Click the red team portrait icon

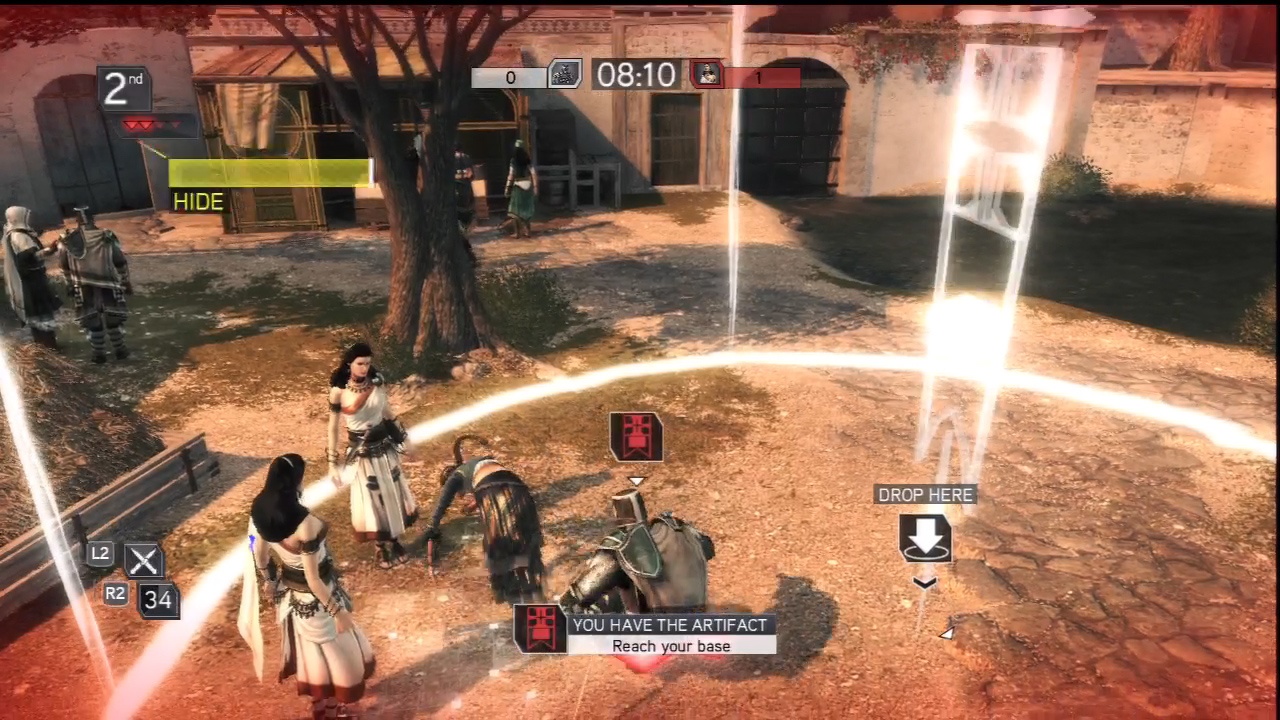click(707, 74)
